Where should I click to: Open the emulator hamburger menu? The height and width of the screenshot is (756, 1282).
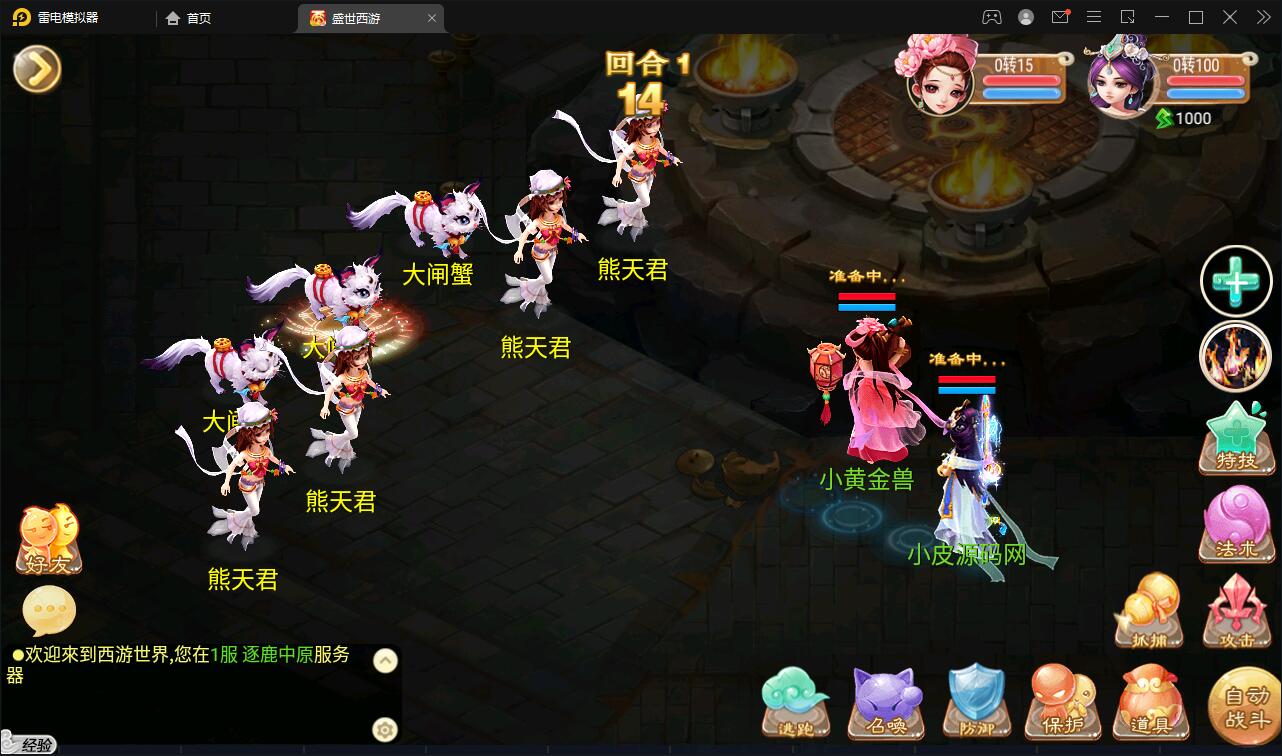tap(1094, 17)
